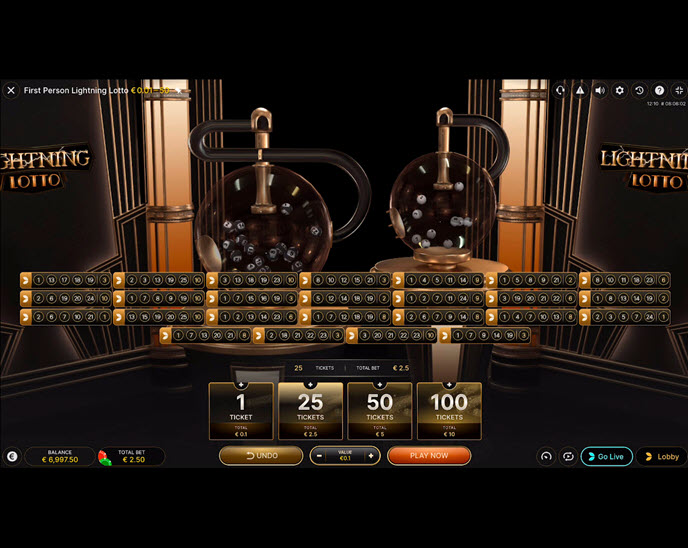Add the game to favorites star

[179, 90]
